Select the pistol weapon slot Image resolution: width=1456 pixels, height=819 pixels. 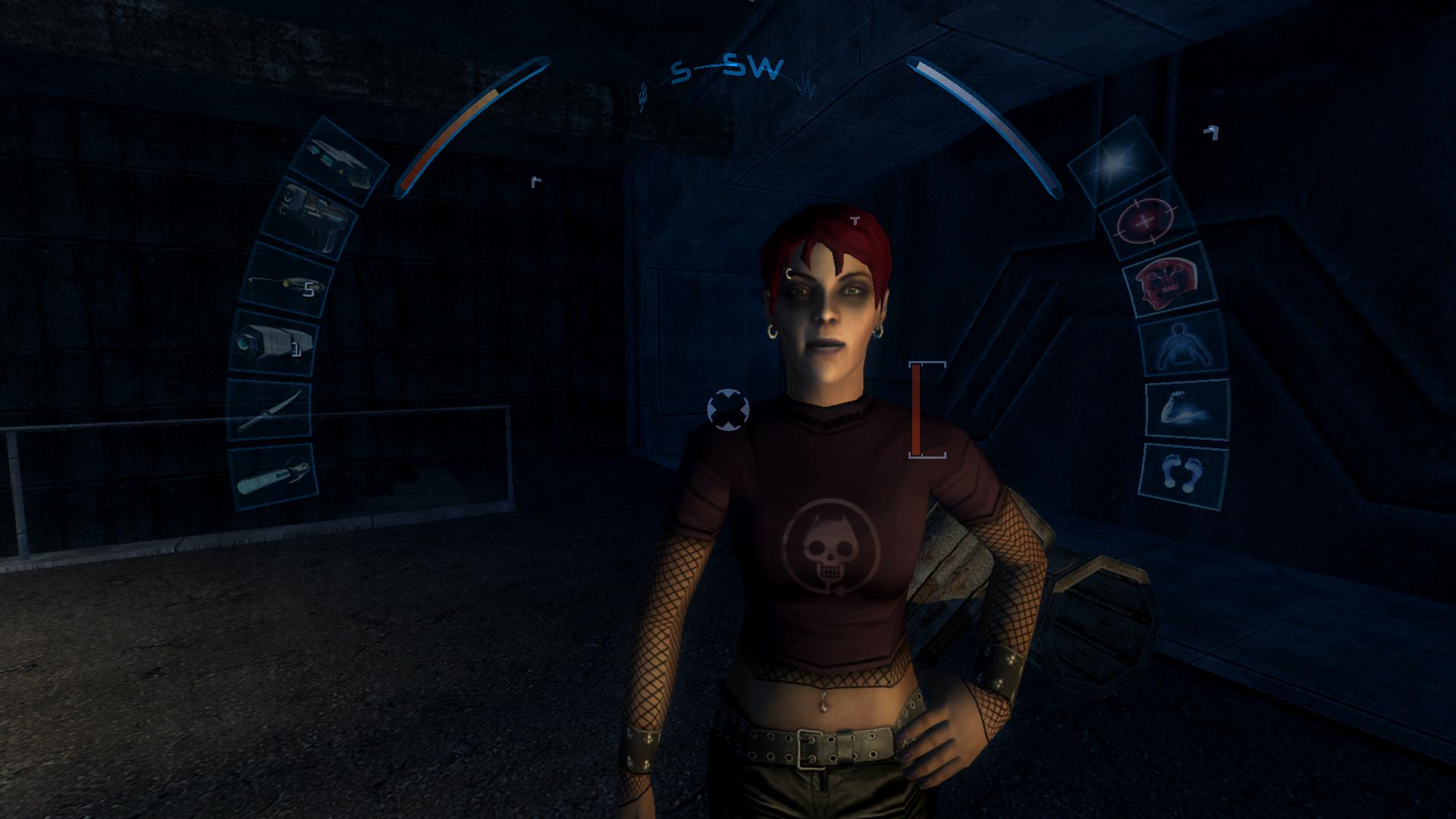point(313,218)
